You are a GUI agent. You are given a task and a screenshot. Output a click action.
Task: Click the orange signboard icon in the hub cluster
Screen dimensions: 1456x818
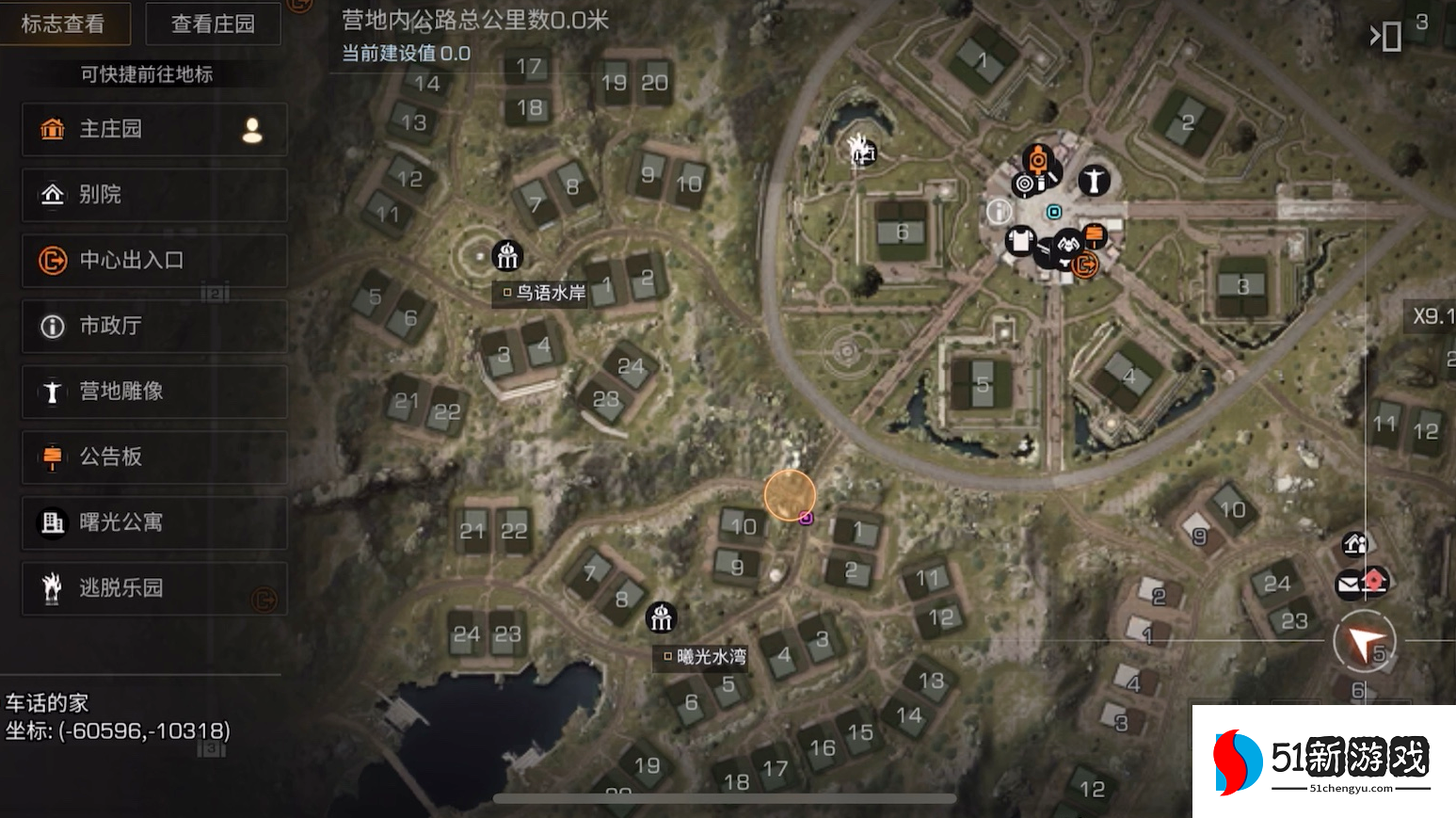click(1094, 235)
